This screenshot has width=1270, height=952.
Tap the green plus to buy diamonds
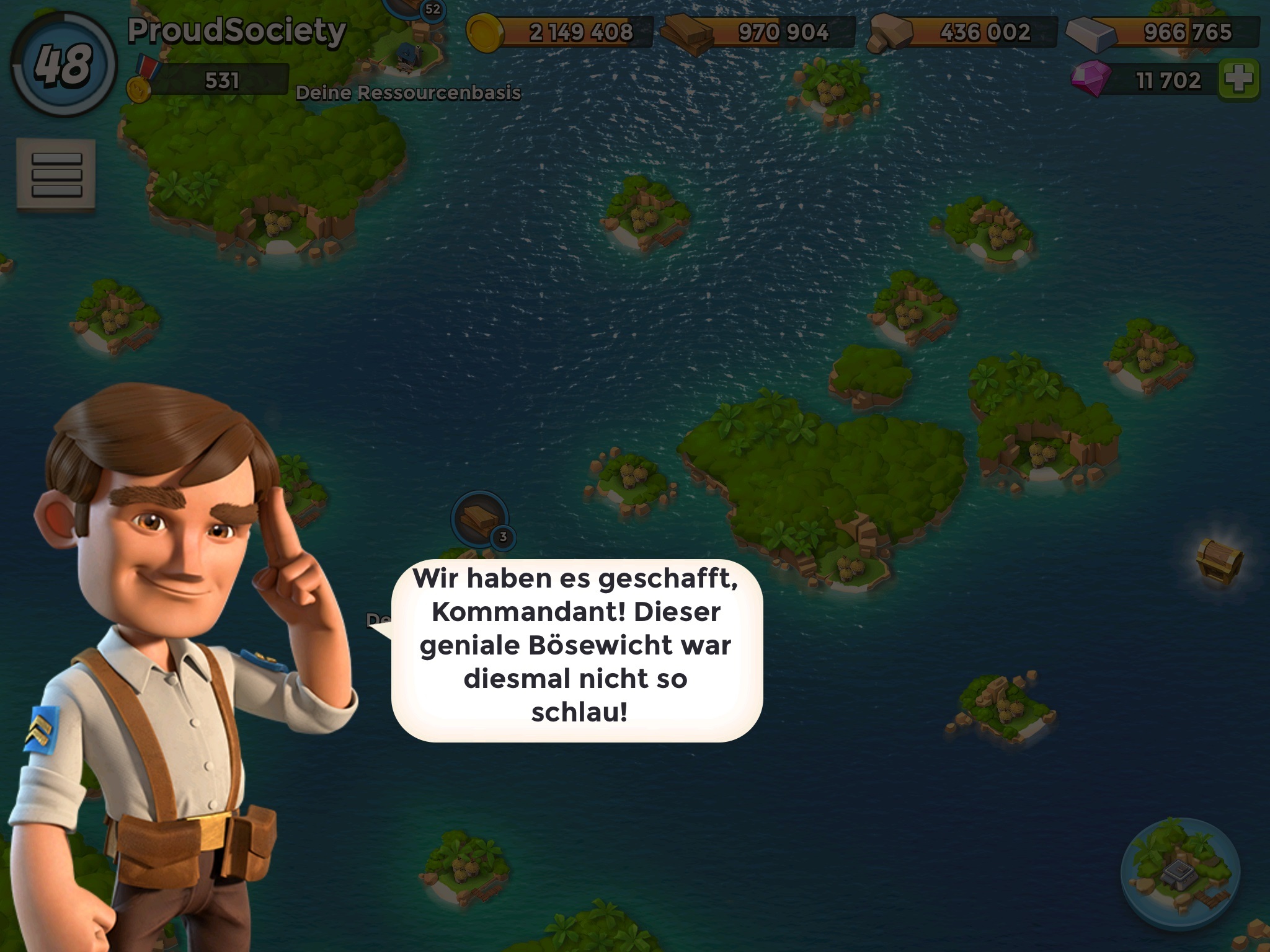[x=1238, y=80]
